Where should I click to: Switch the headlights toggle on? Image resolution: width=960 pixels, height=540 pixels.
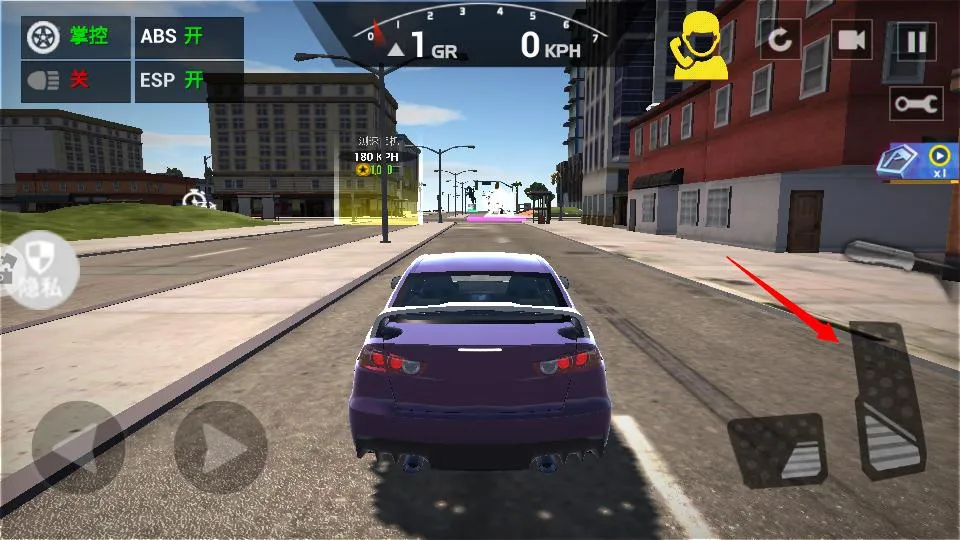(77, 81)
